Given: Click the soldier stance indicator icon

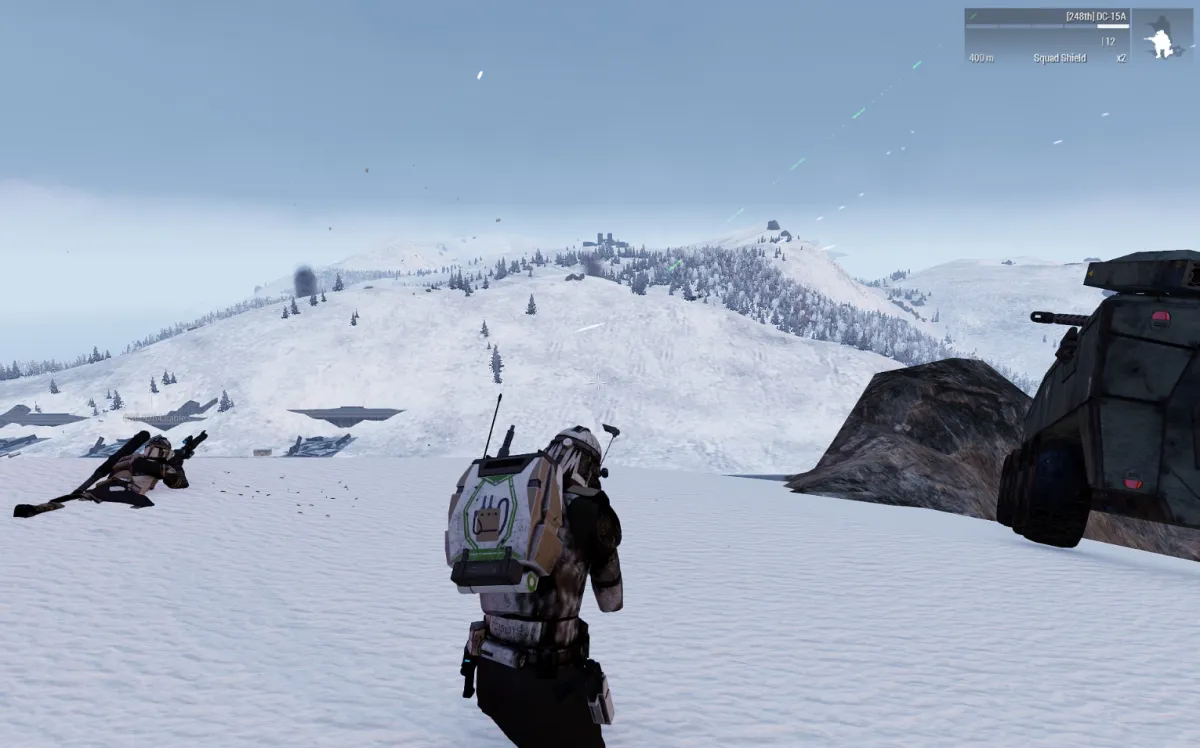Looking at the screenshot, I should [x=1160, y=42].
